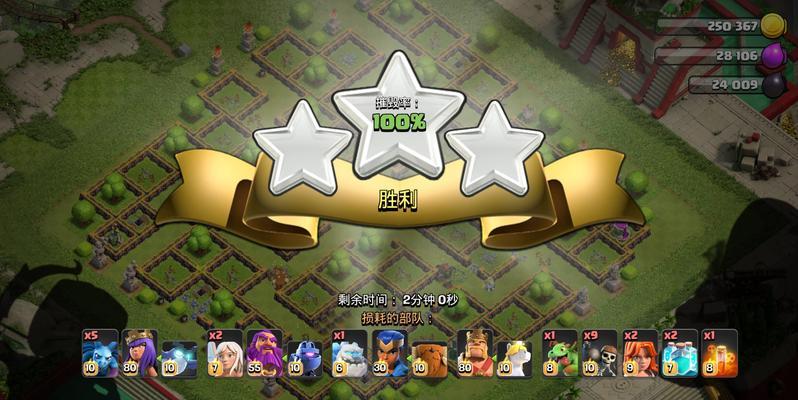Tap the Grand Warden hero icon
The width and height of the screenshot is (798, 400).
coord(264,353)
